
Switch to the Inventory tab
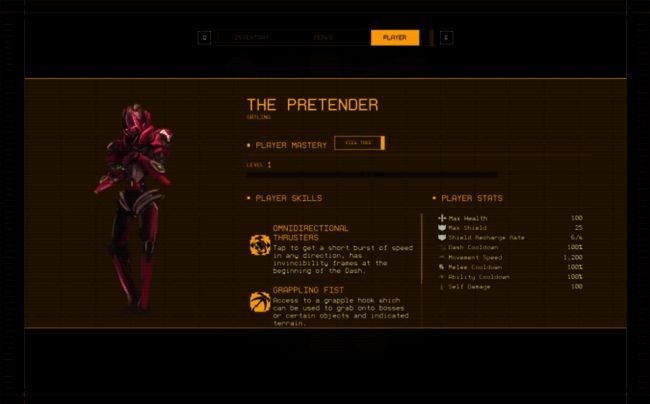251,38
